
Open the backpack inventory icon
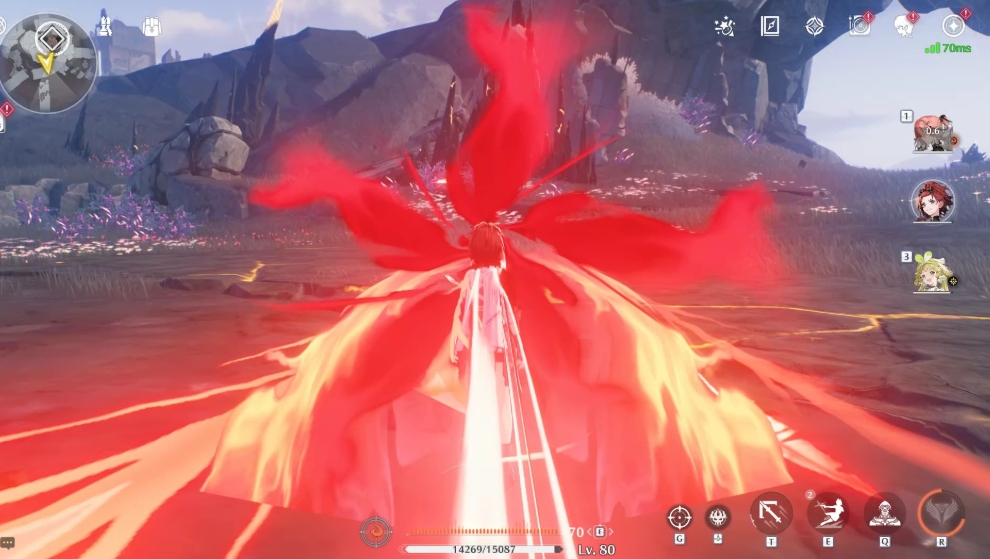(152, 27)
